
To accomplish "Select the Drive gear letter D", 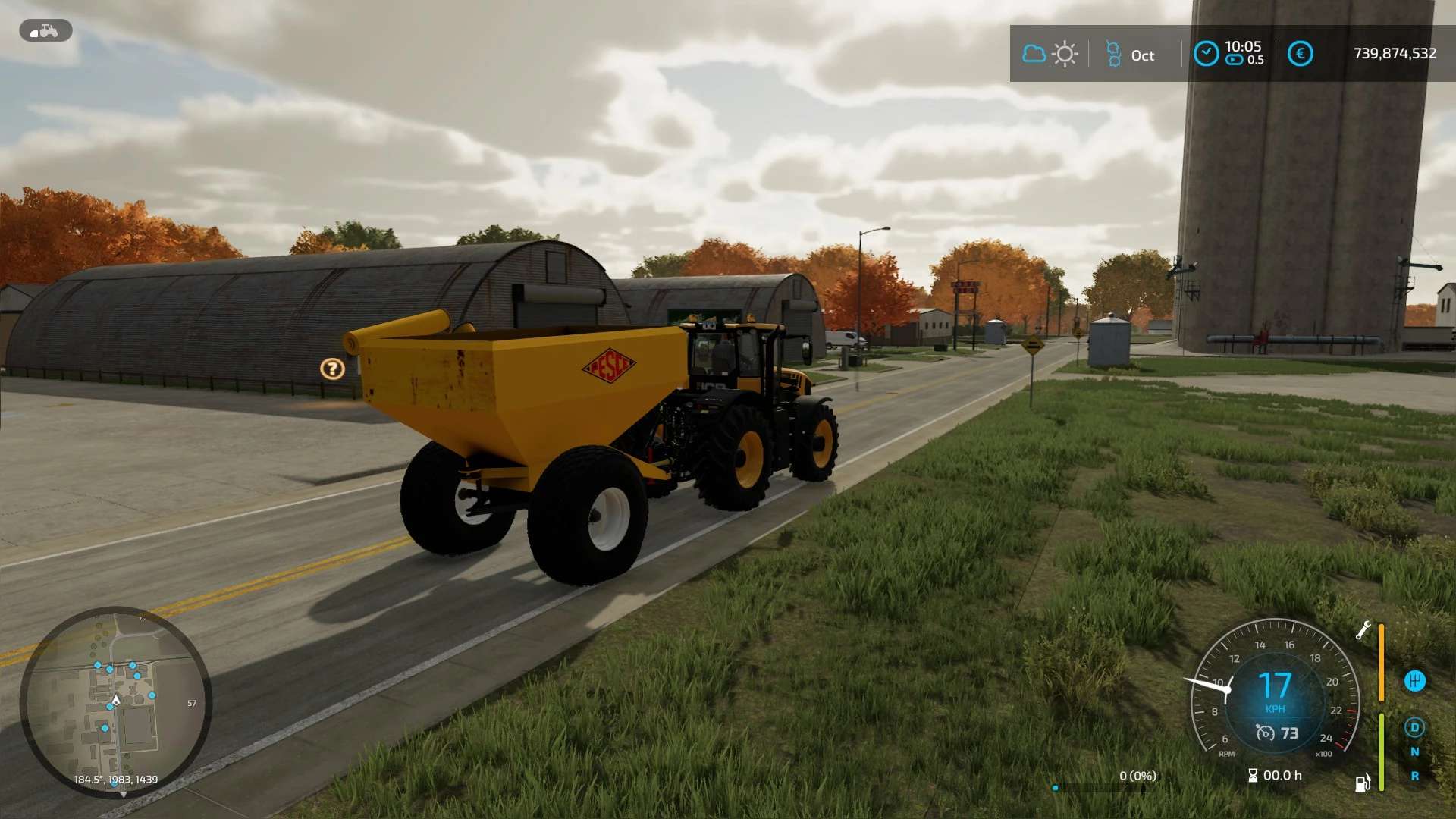I will pyautogui.click(x=1414, y=727).
